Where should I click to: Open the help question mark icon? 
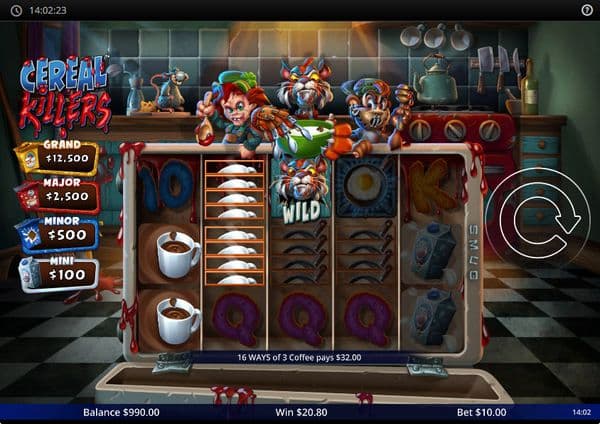(x=586, y=9)
